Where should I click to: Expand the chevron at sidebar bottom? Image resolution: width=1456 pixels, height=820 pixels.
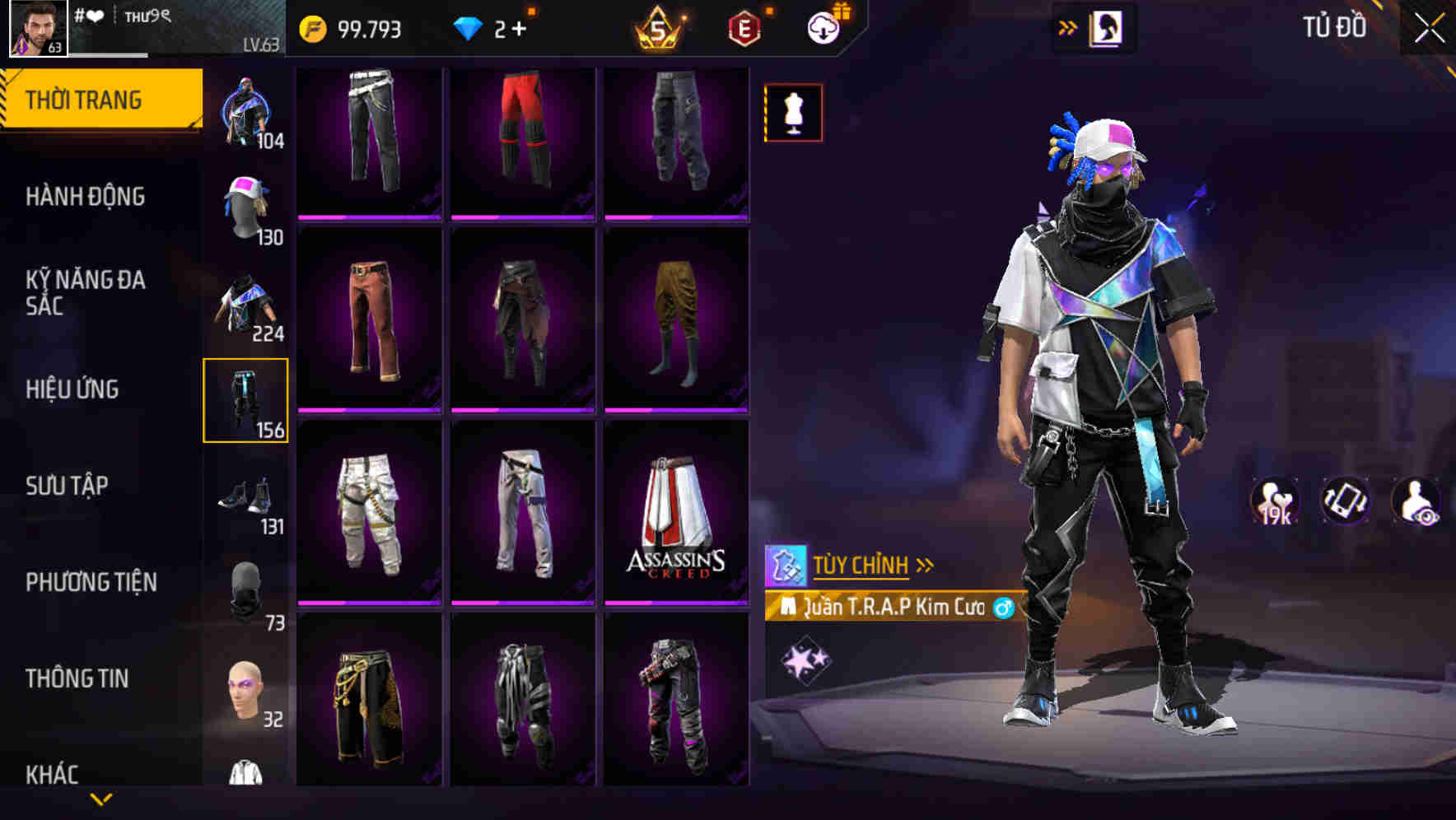pyautogui.click(x=102, y=797)
